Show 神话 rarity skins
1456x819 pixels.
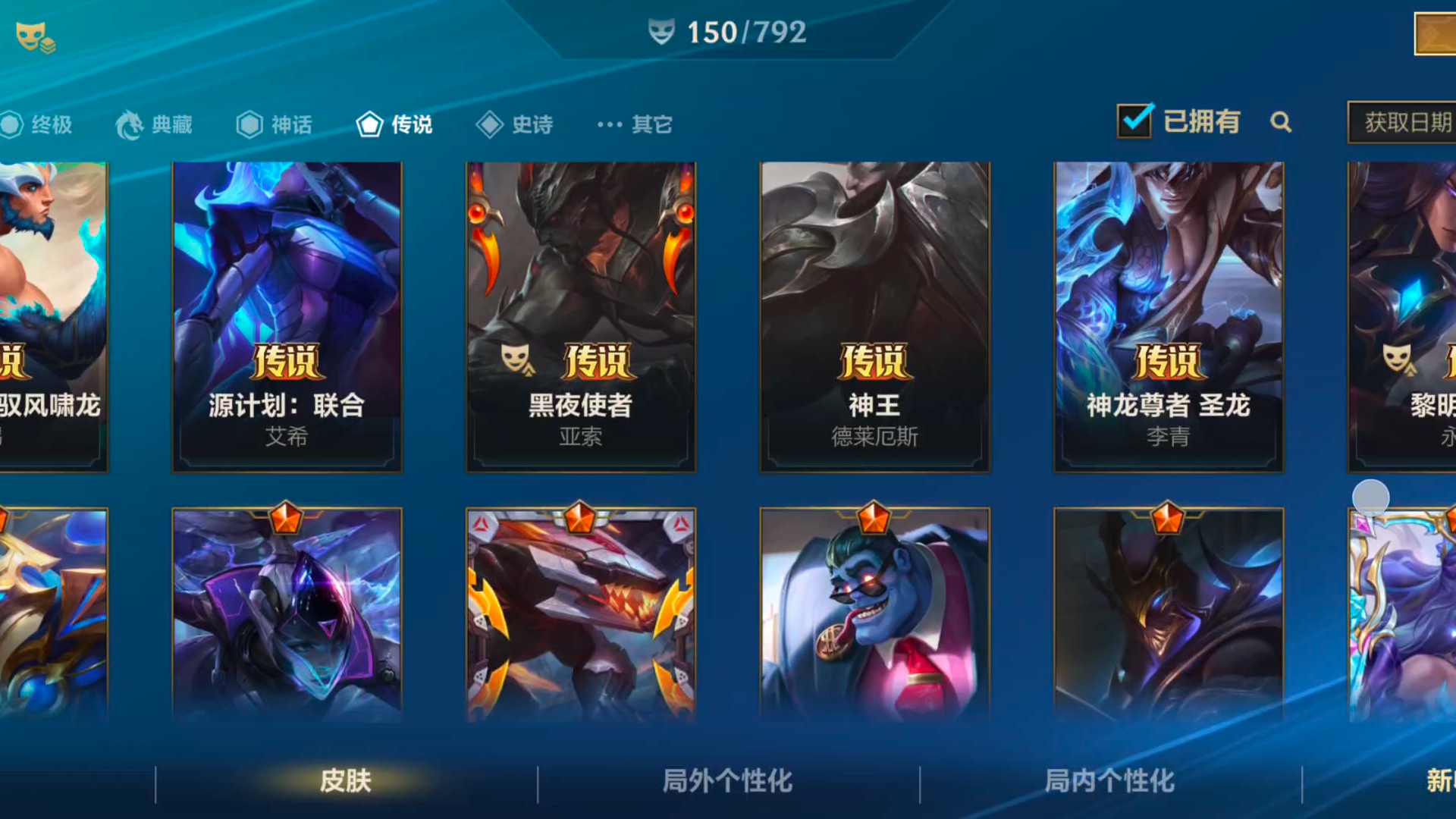tap(275, 124)
